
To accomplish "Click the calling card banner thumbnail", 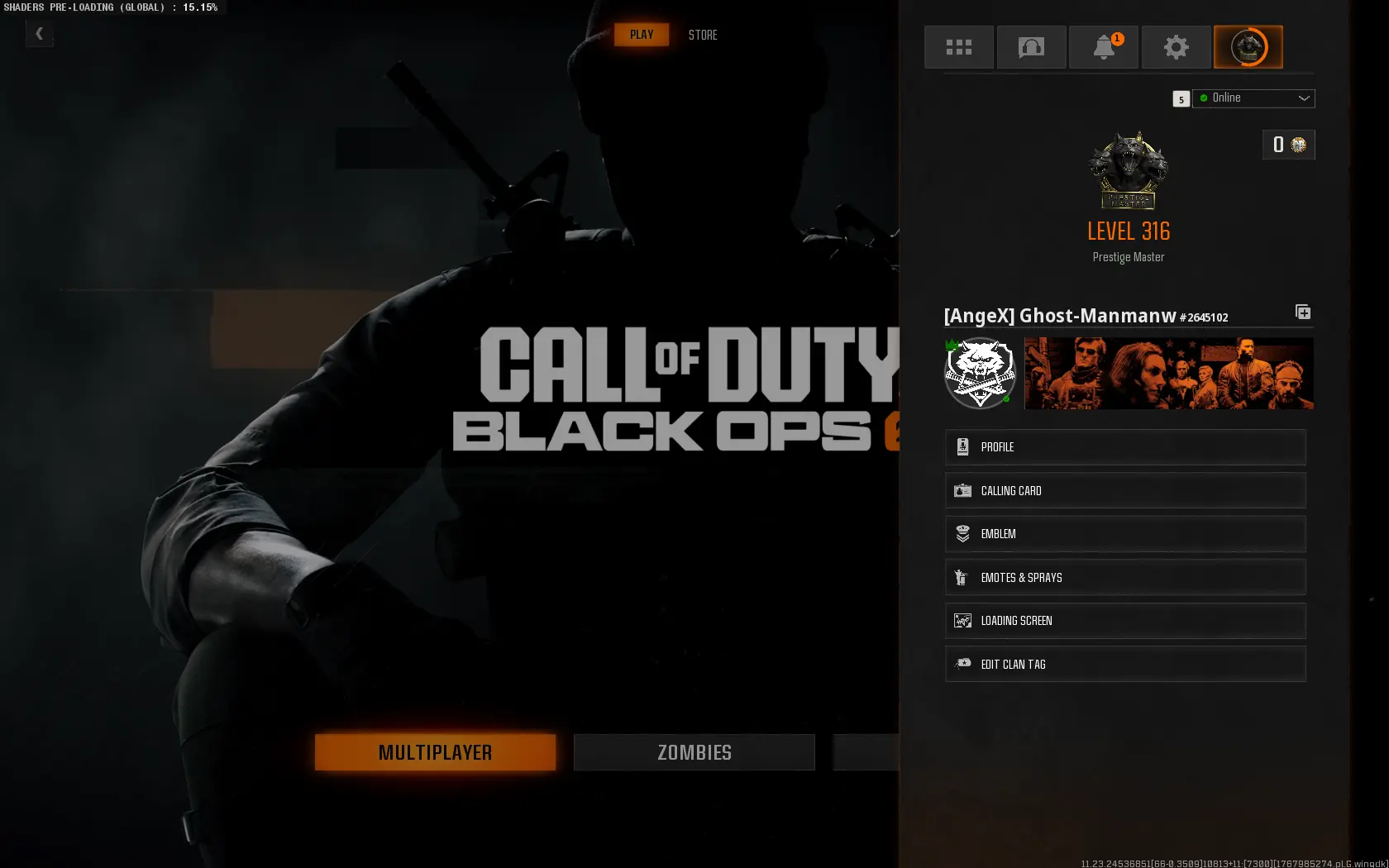I will 1168,374.
